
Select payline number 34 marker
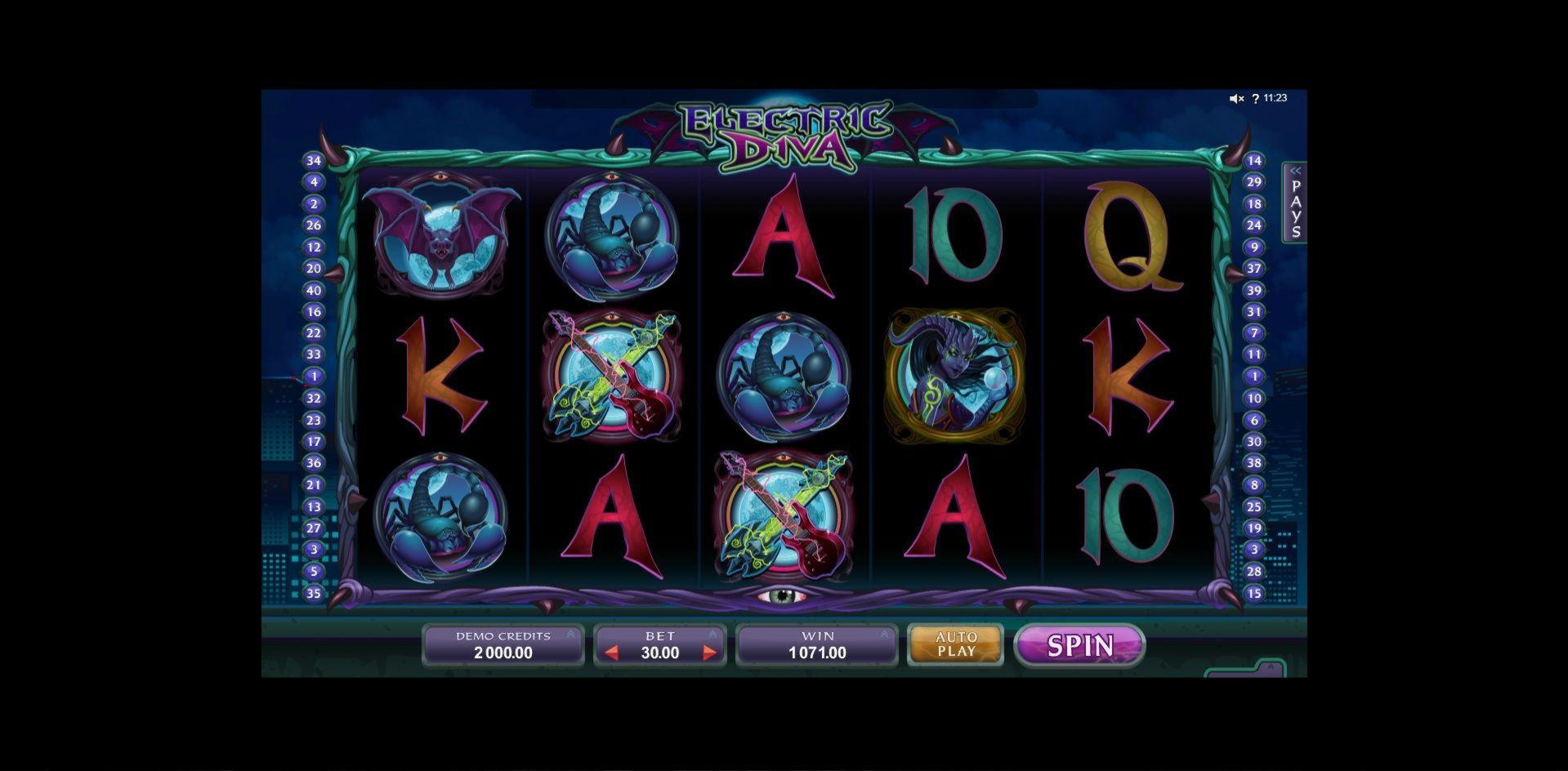[314, 161]
